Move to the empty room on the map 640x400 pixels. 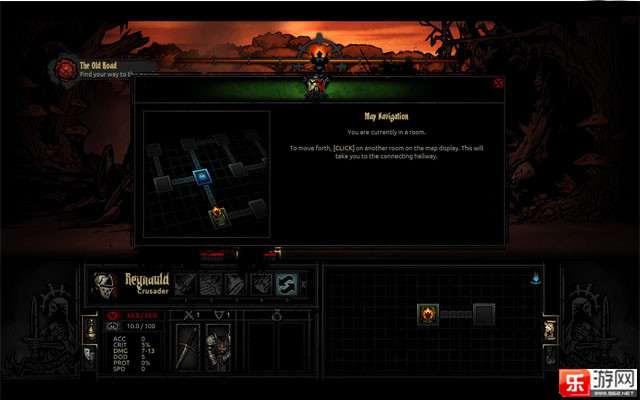coord(485,315)
